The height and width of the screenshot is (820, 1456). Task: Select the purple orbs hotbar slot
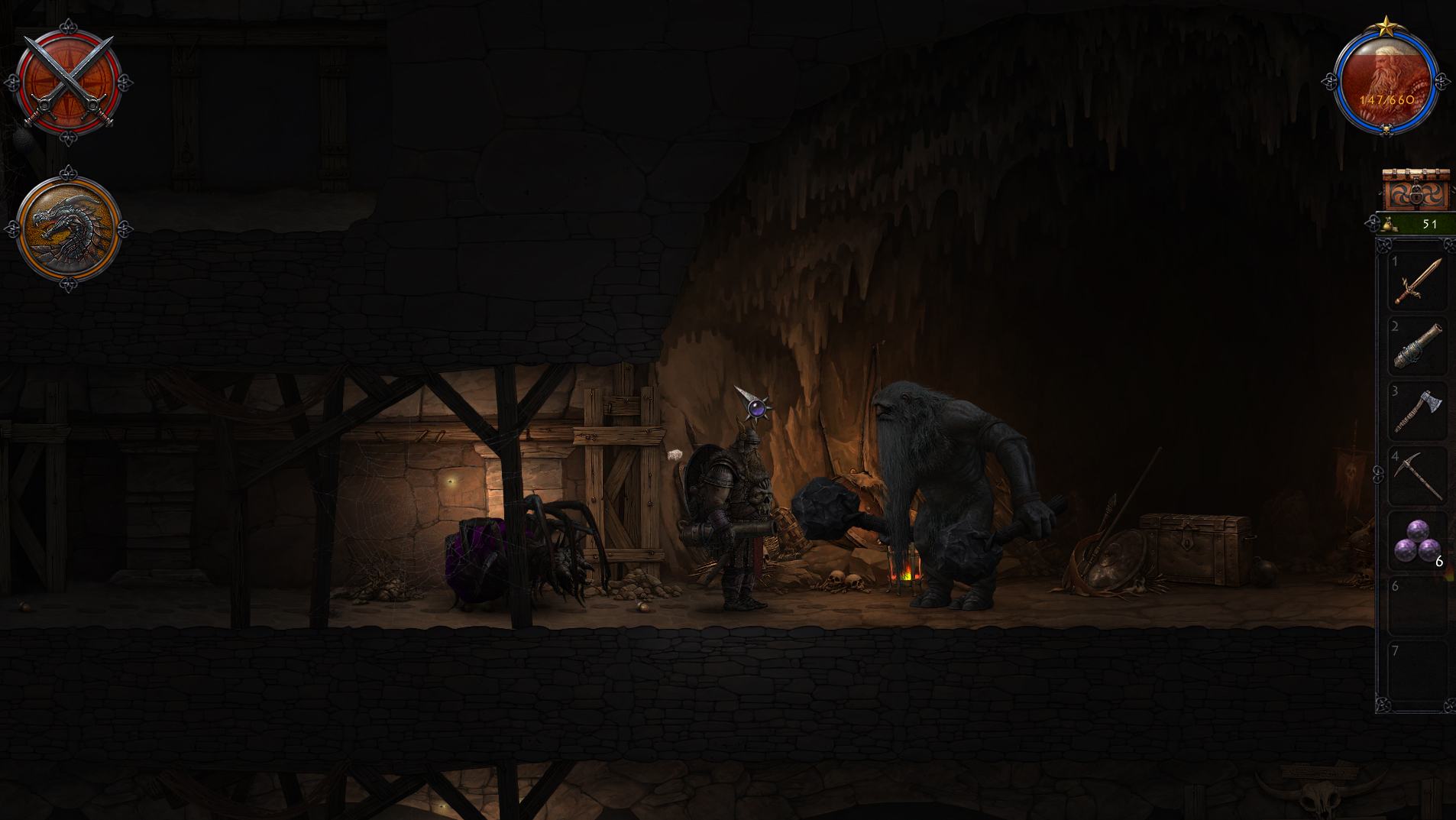coord(1418,541)
